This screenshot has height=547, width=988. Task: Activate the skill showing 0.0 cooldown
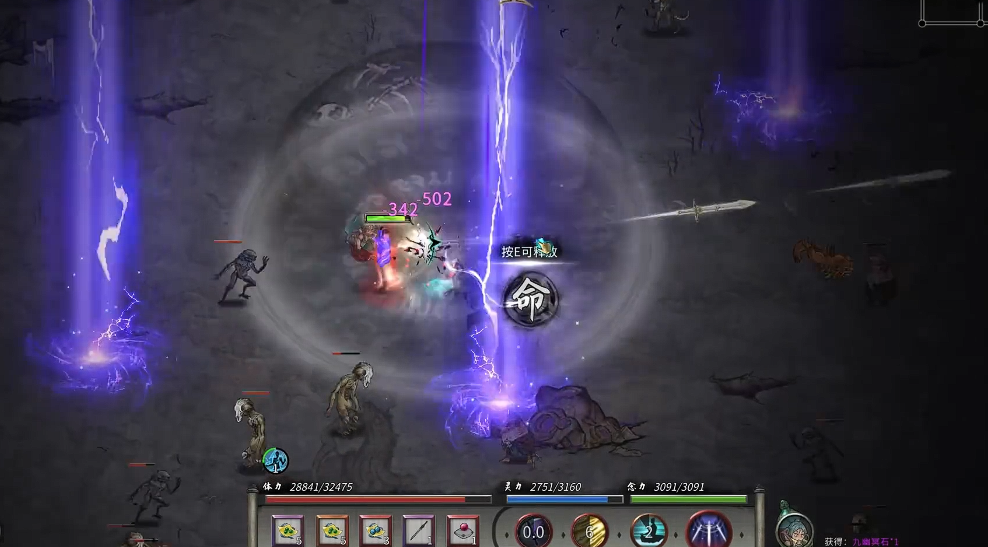tap(533, 531)
